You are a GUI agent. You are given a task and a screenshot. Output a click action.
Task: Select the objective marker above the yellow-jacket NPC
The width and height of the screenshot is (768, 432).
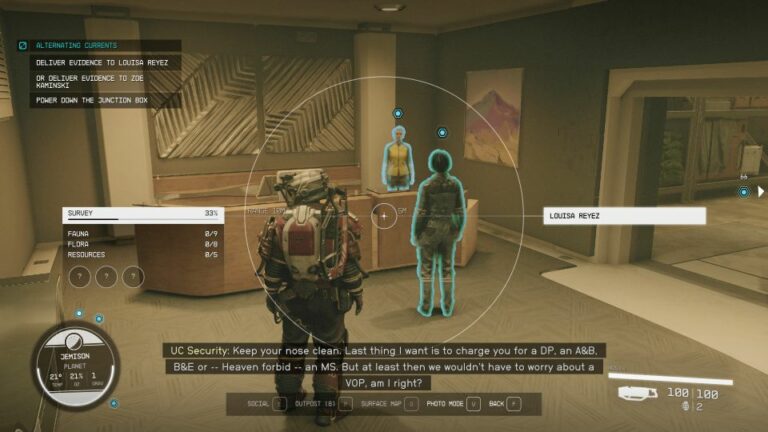click(x=398, y=114)
